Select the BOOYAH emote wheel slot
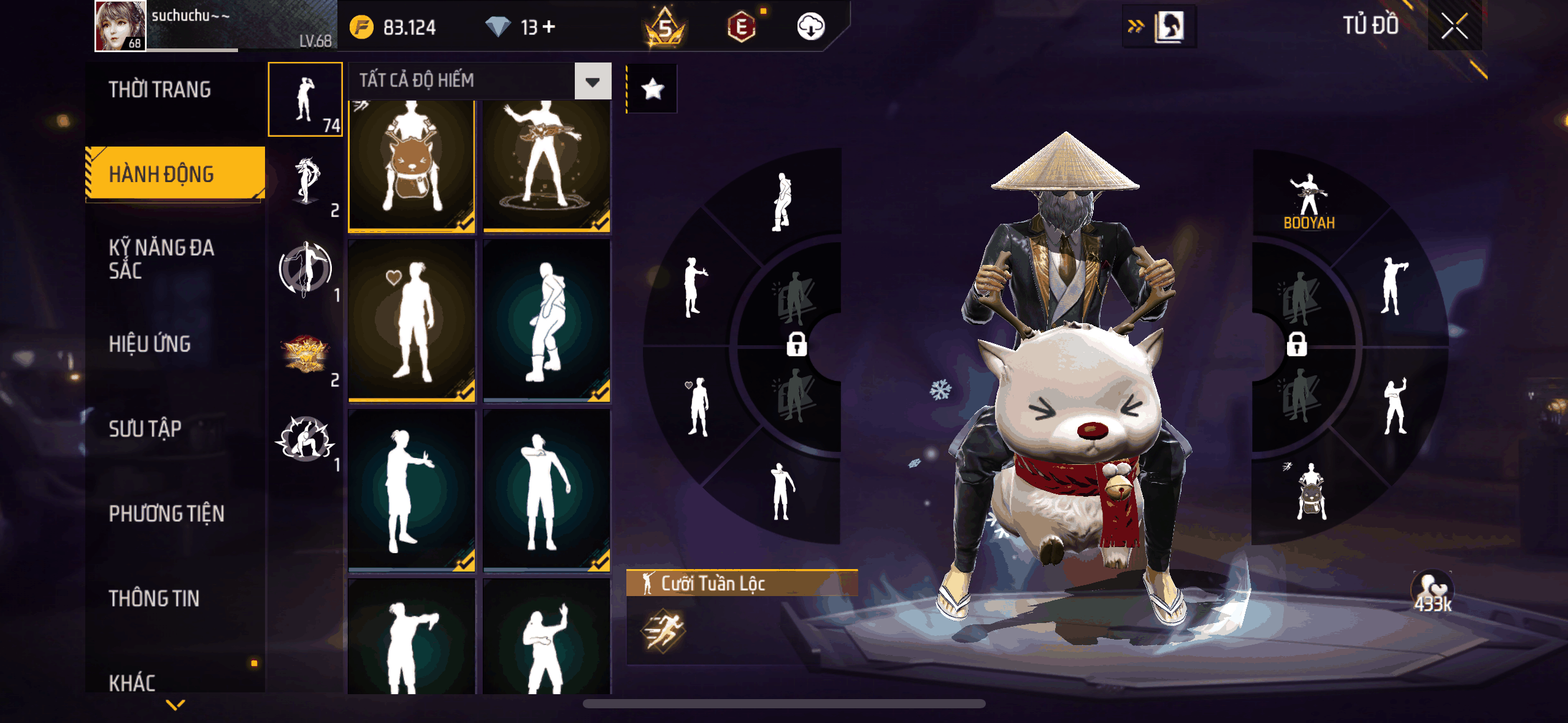This screenshot has width=1568, height=723. click(x=1309, y=201)
